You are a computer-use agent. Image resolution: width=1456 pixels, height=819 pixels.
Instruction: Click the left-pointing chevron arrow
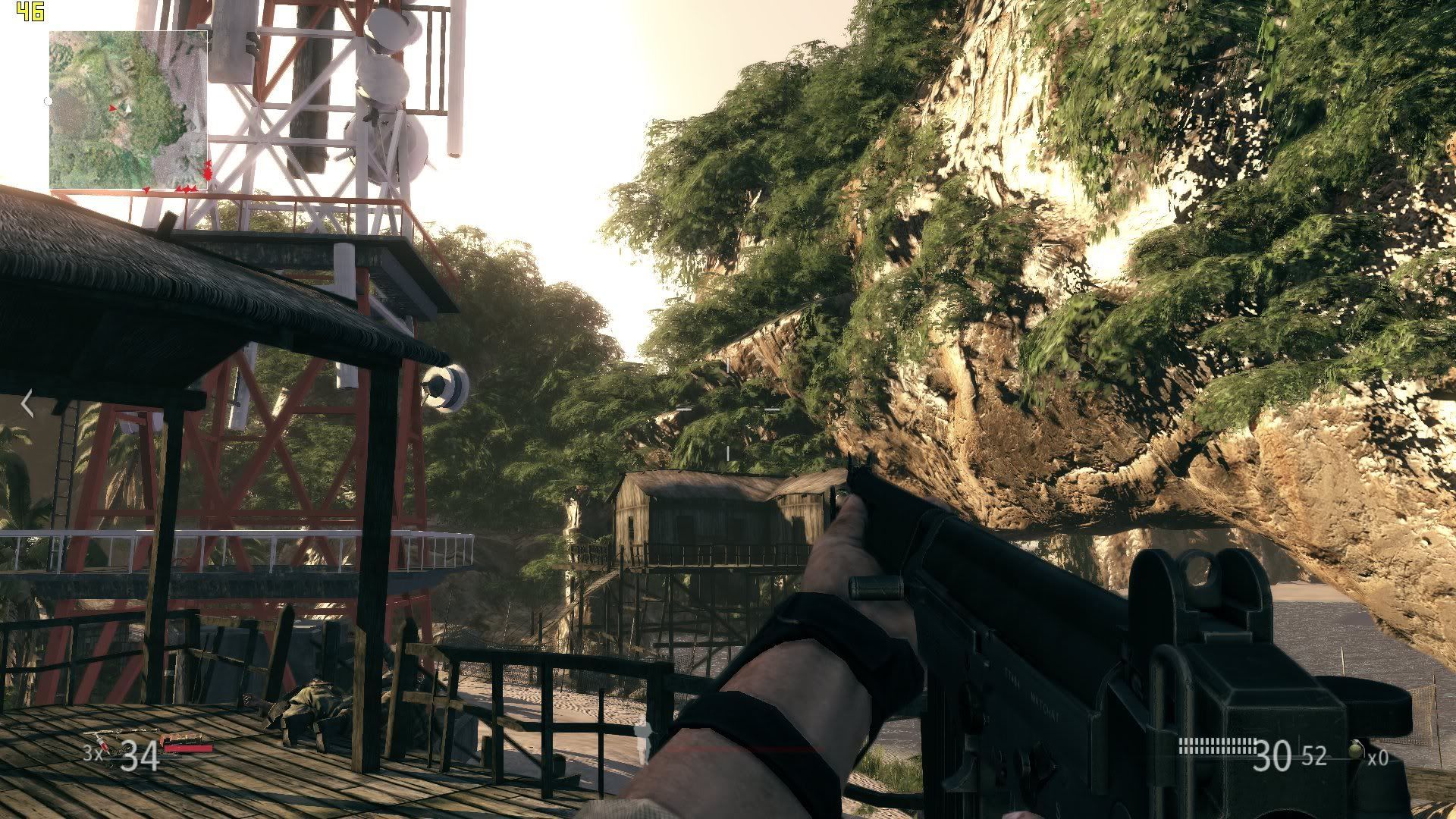[x=27, y=403]
